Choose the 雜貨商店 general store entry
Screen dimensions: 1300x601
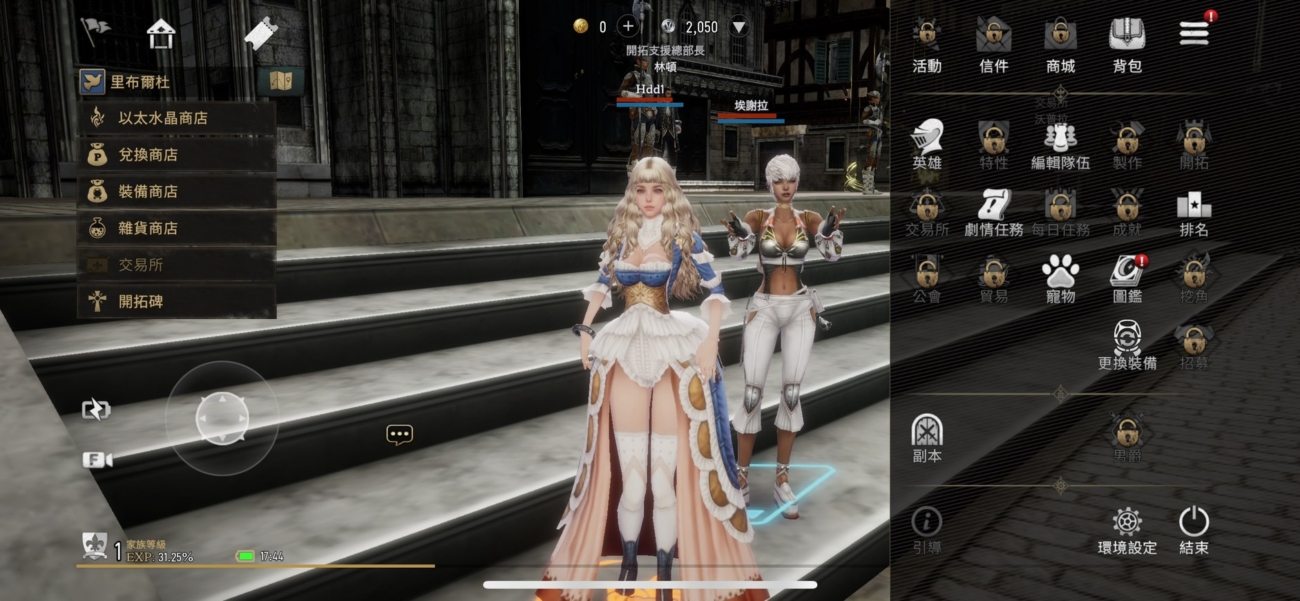point(176,228)
